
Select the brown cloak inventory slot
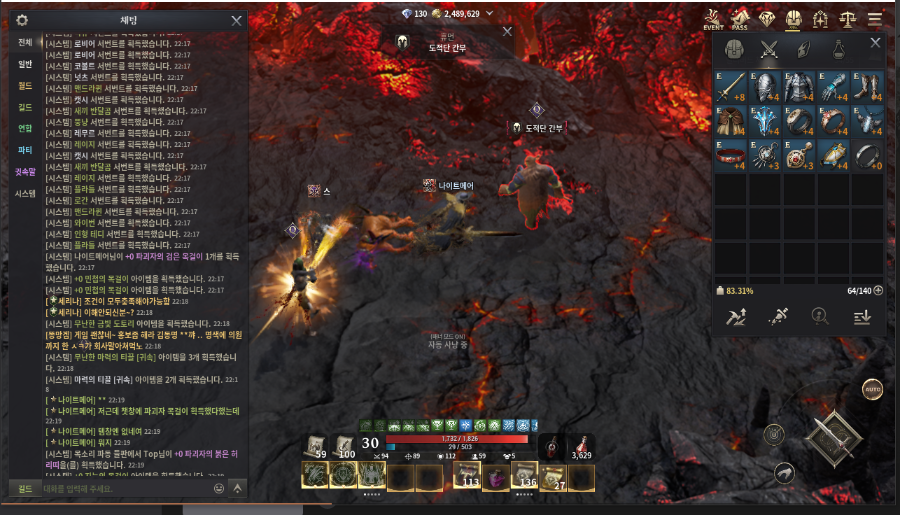point(733,121)
